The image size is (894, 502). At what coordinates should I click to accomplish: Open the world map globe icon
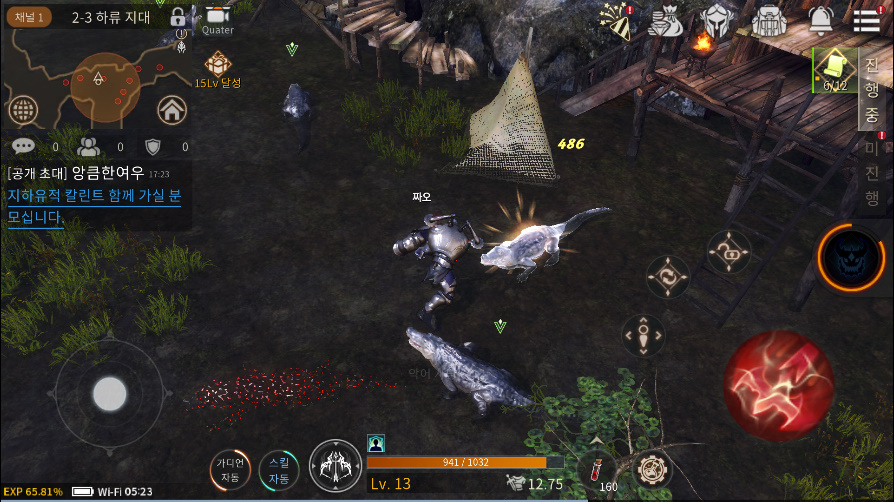24,110
